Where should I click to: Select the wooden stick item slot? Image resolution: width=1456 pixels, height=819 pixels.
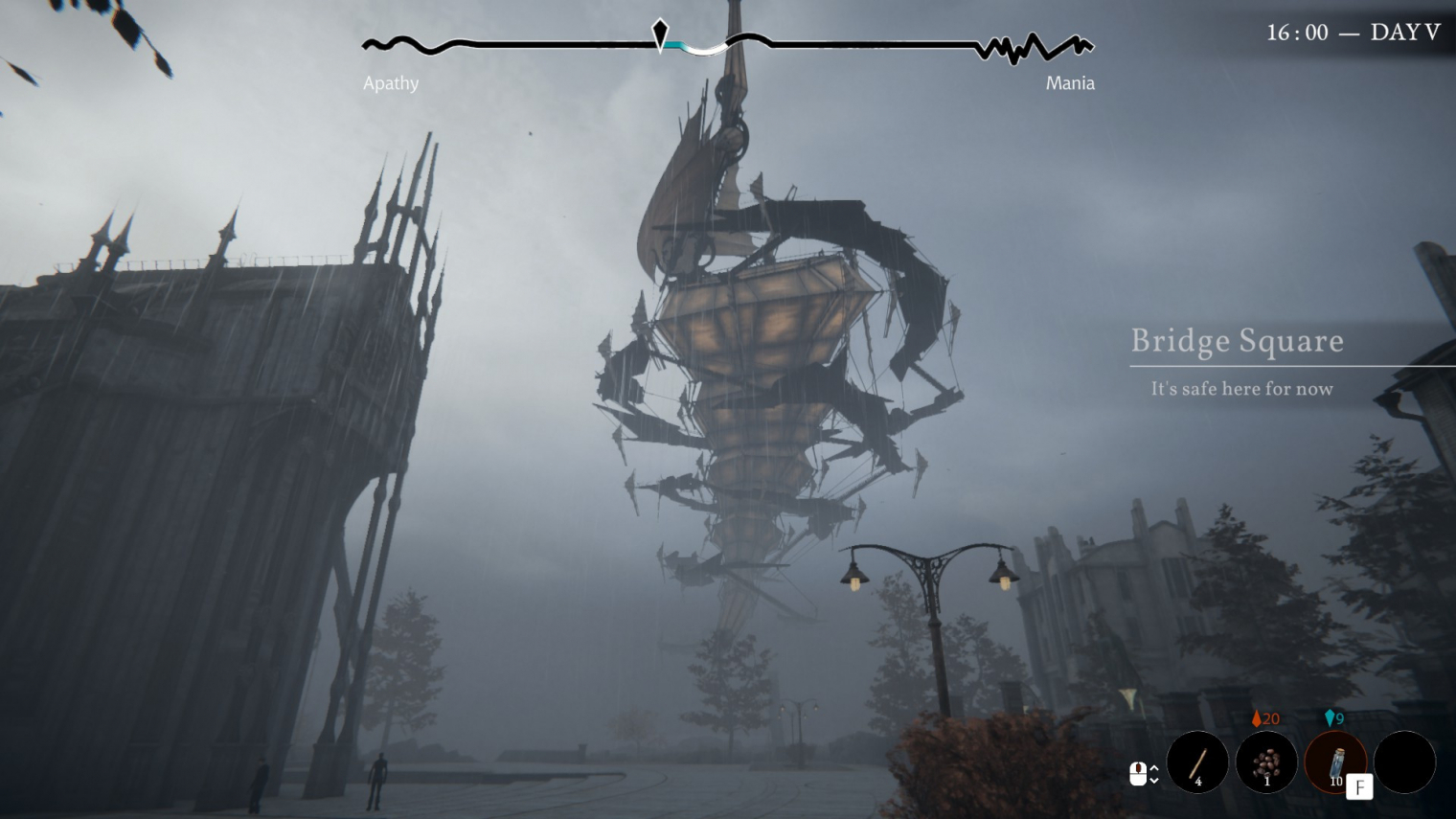[x=1197, y=762]
